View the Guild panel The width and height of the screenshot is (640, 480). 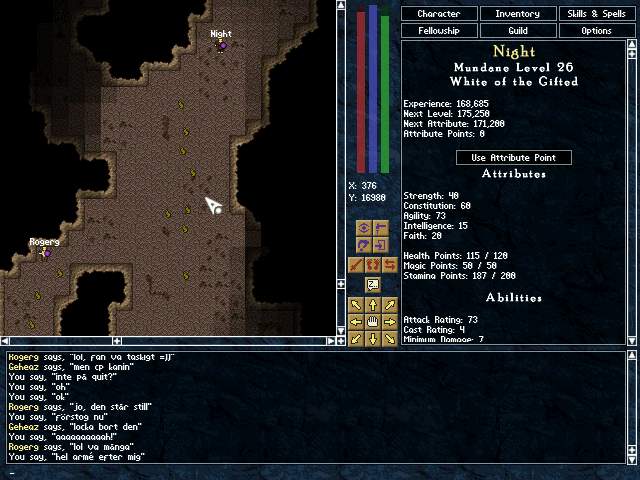tap(517, 31)
